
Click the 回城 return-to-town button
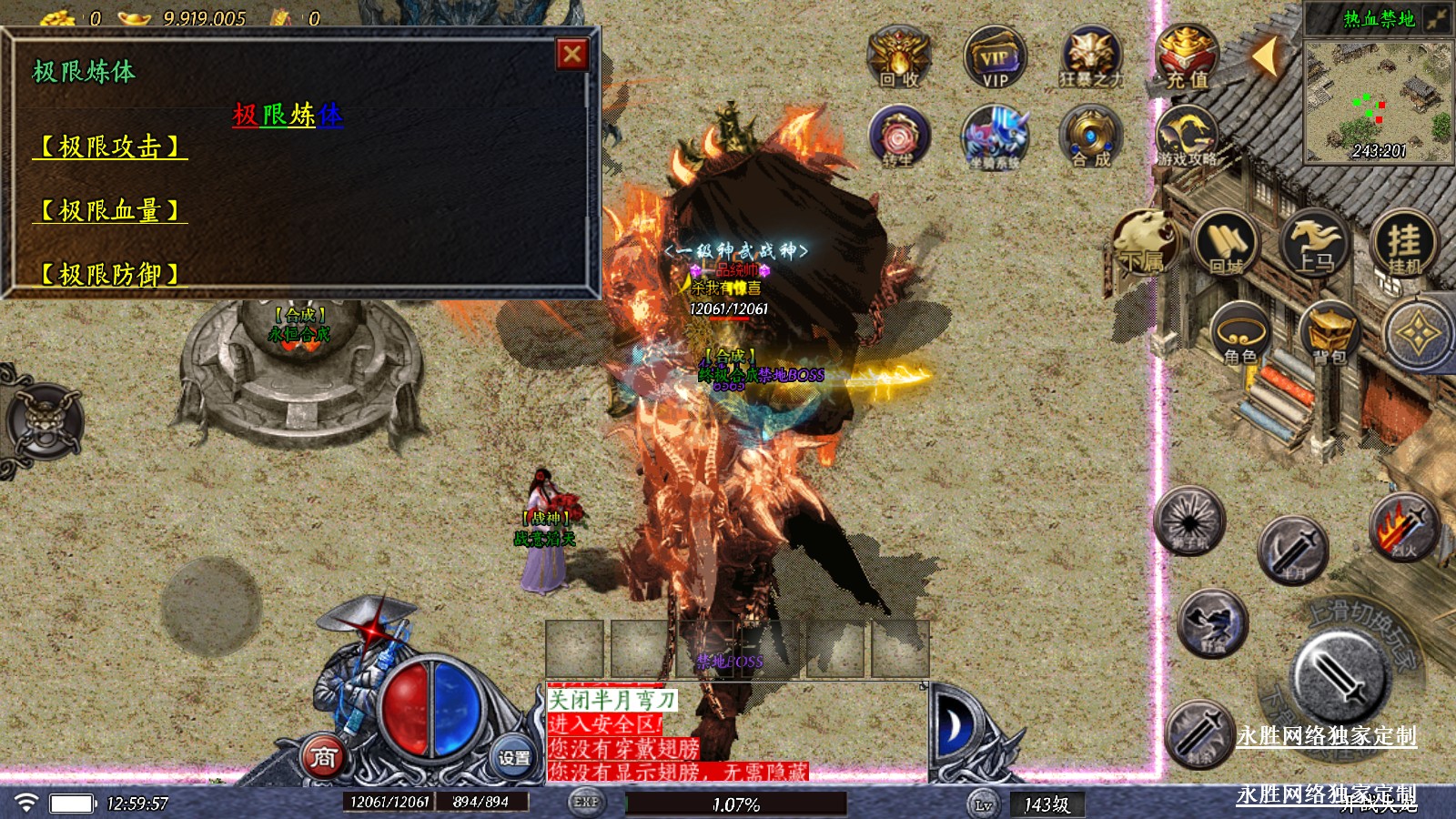click(x=1225, y=243)
